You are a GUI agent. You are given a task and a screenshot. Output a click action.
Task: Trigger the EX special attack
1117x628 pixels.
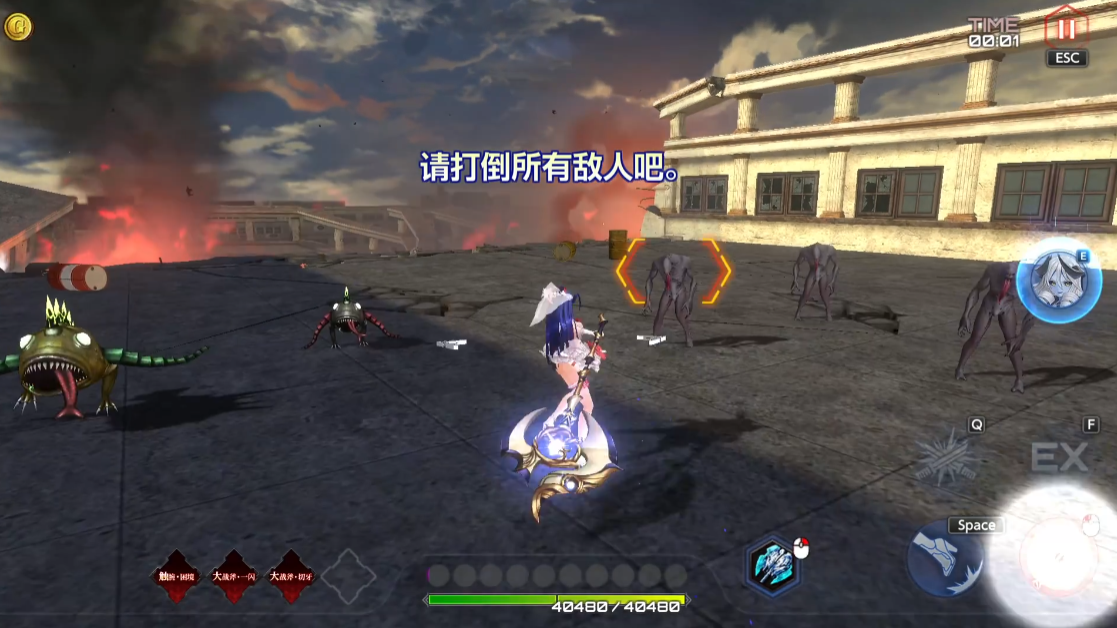[x=1059, y=459]
